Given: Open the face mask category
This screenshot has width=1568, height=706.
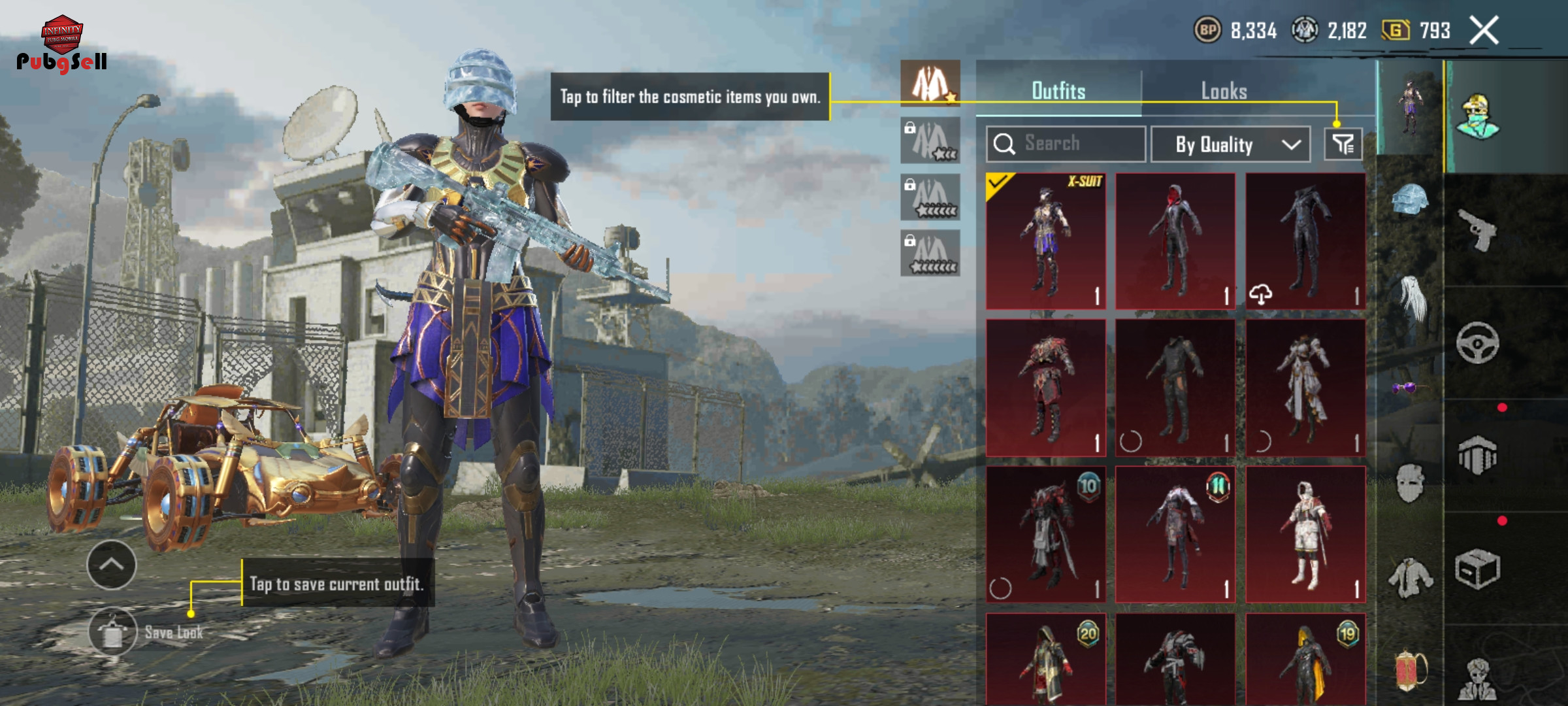Looking at the screenshot, I should tap(1410, 483).
